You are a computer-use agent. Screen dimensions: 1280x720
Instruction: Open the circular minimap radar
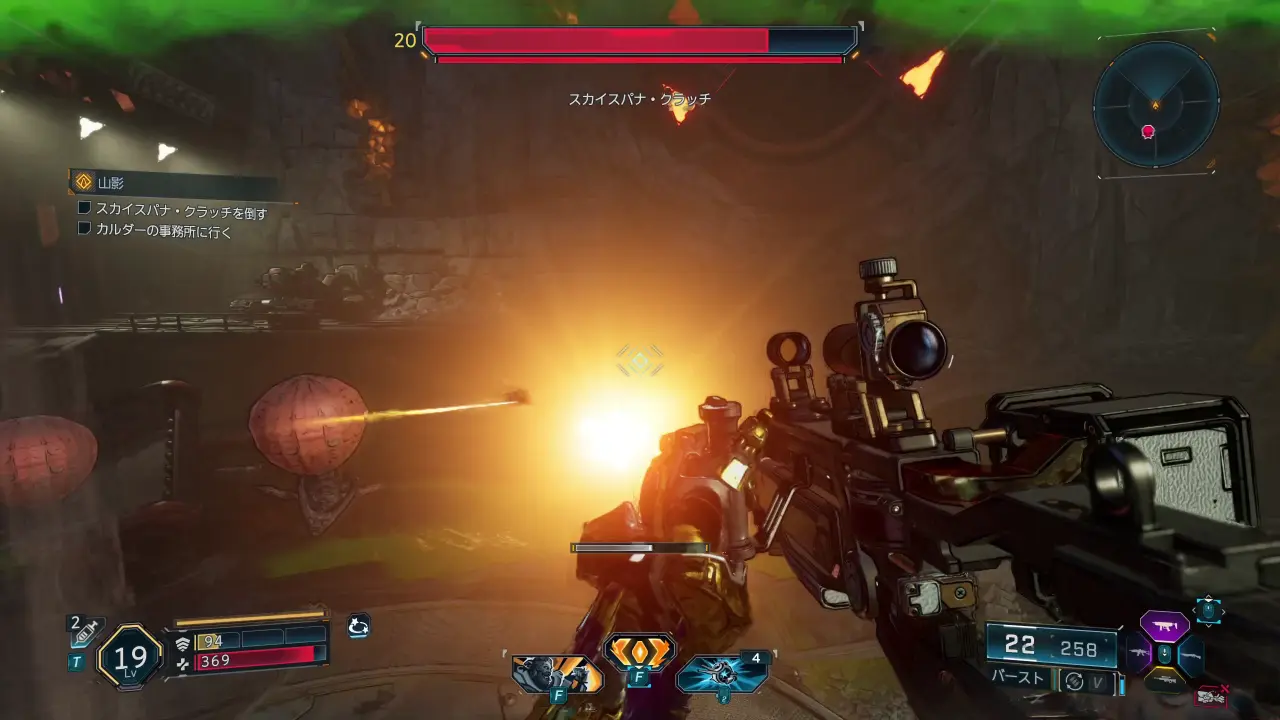[1155, 104]
